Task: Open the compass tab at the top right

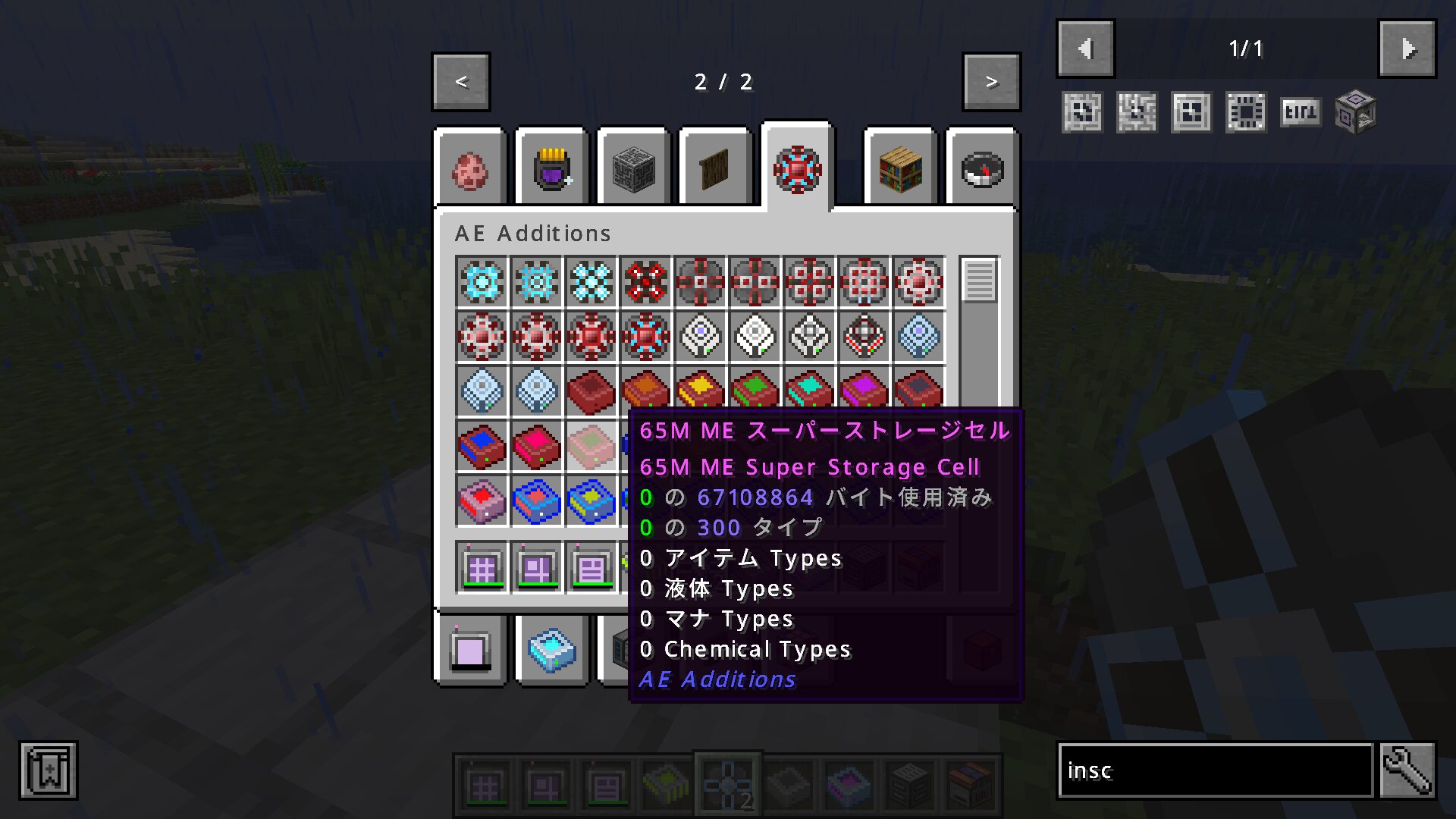Action: pos(981,168)
